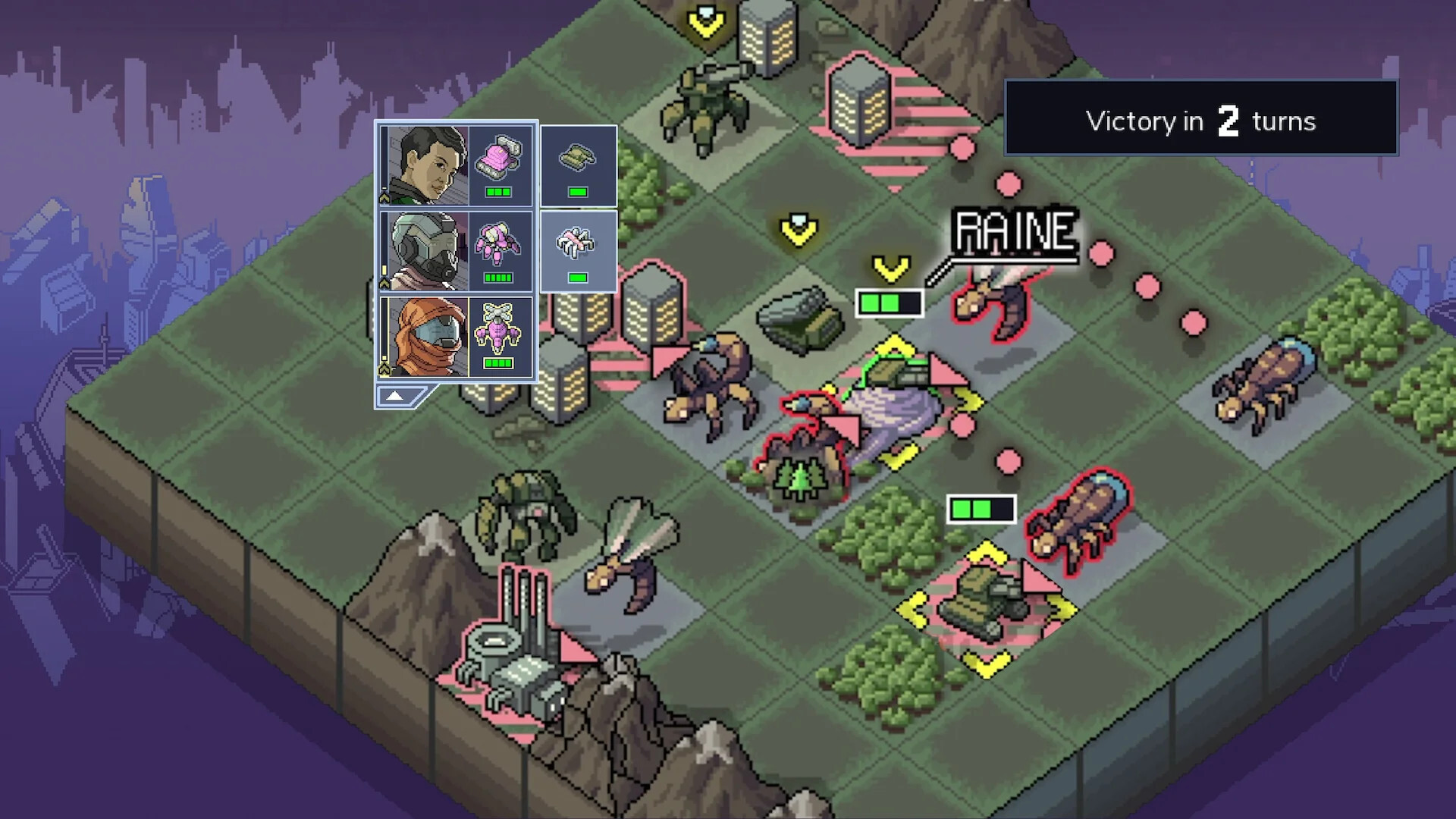The image size is (1456, 819).
Task: Click the Victory in 2 turns banner
Action: pos(1201,120)
